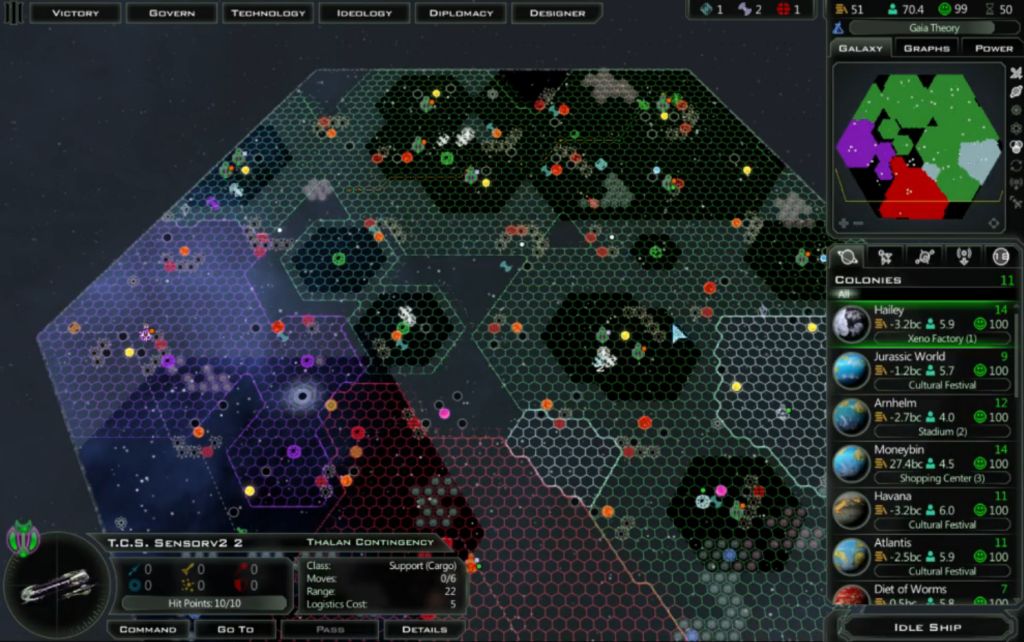Open the Govern menu
Image resolution: width=1024 pixels, height=642 pixels.
click(x=171, y=13)
